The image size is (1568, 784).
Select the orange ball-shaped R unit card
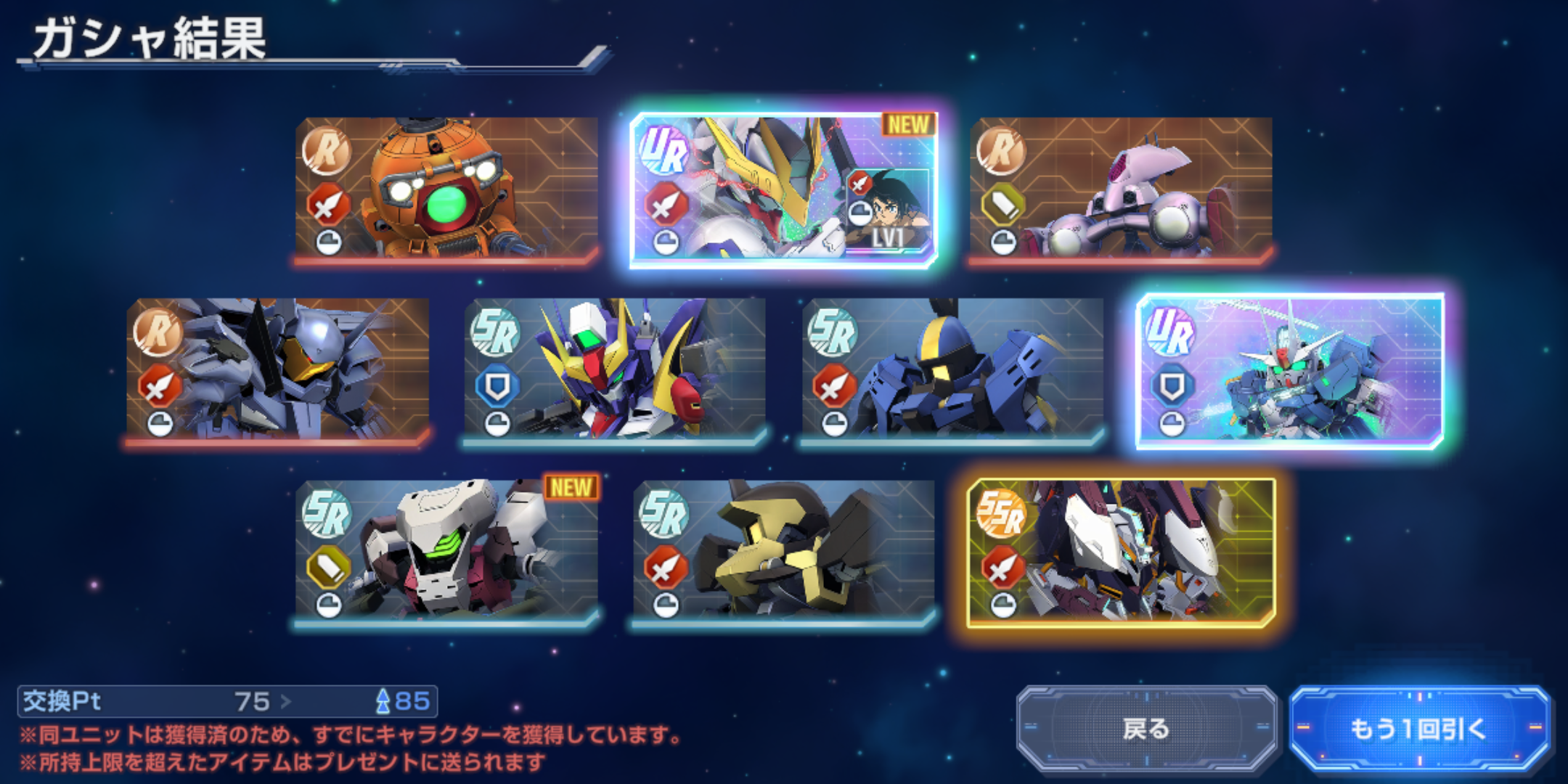(446, 188)
